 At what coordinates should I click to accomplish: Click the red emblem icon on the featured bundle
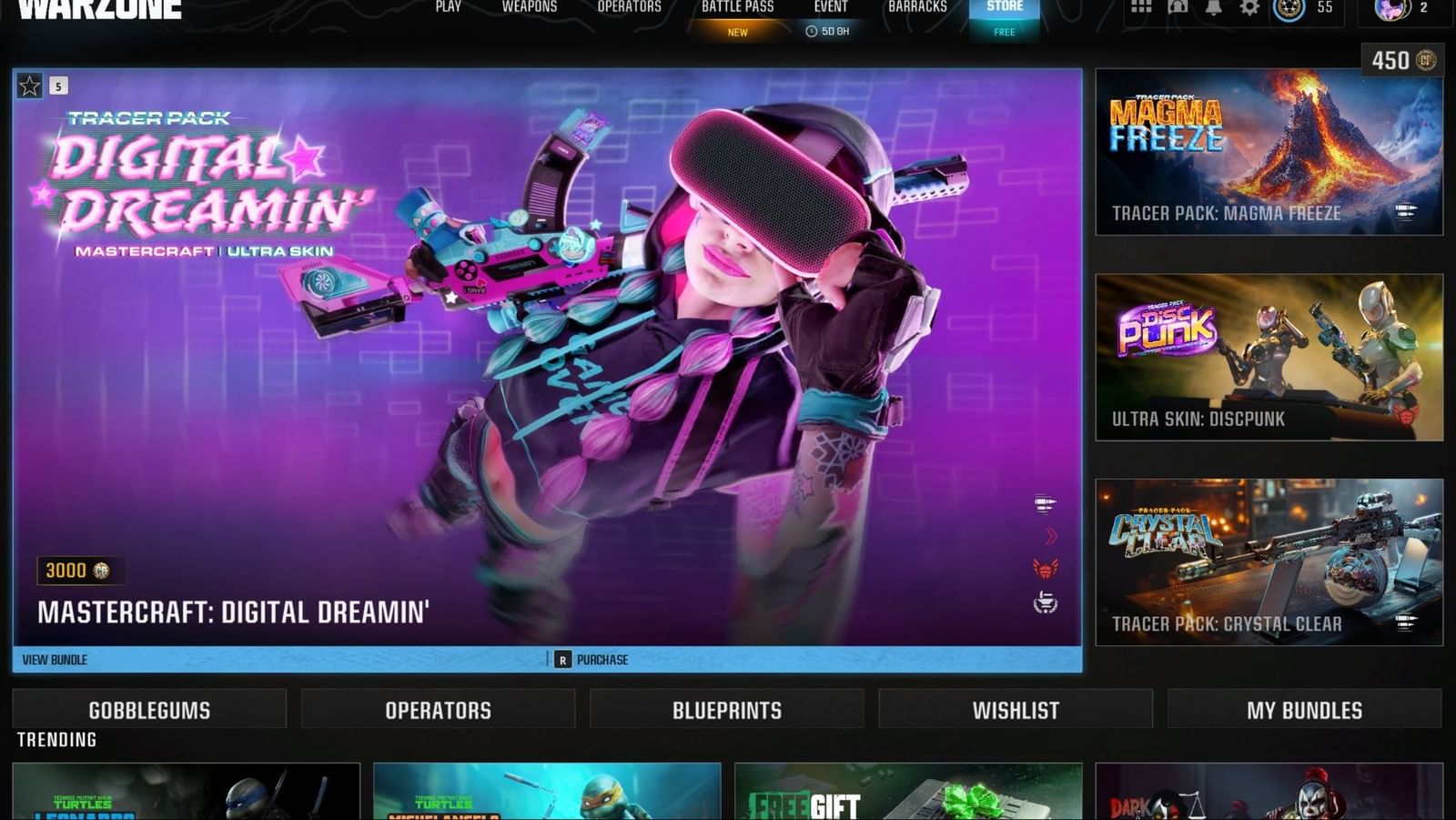1046,568
